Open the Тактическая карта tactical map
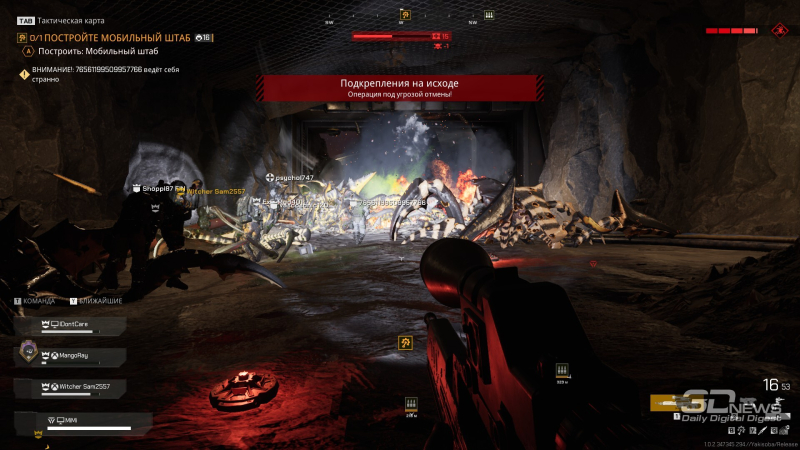Viewport: 800px width, 450px height. [x=62, y=20]
